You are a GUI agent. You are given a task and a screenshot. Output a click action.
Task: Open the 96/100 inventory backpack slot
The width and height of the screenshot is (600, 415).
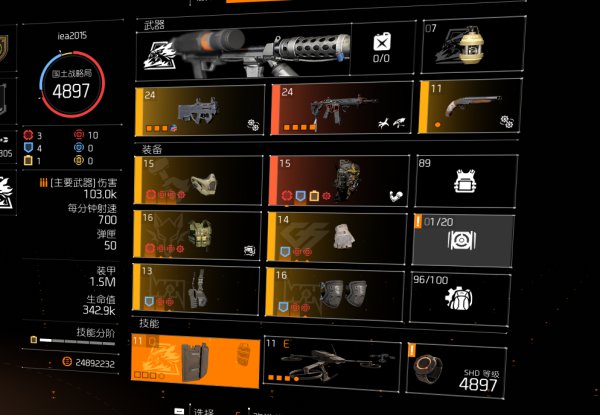pyautogui.click(x=464, y=292)
